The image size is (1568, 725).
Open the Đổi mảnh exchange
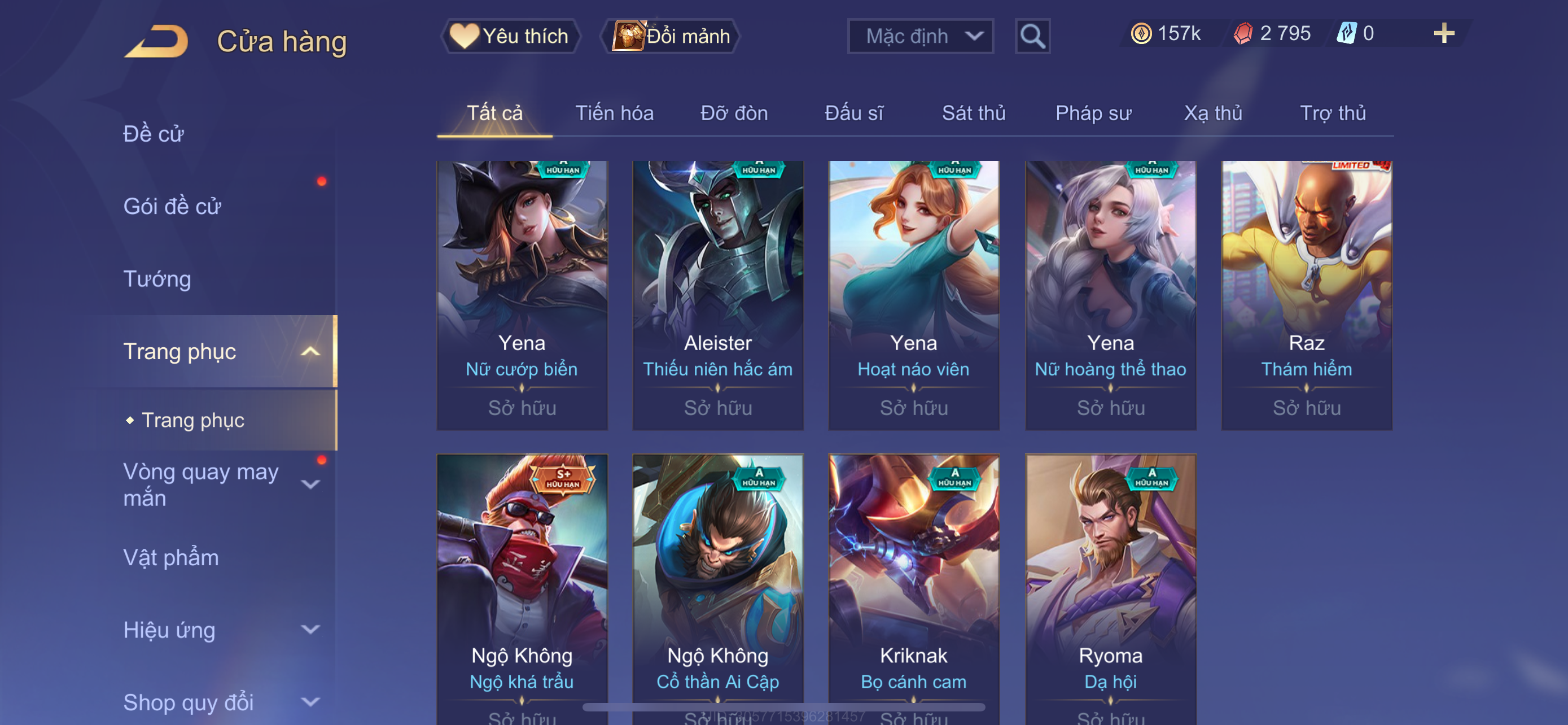click(670, 36)
